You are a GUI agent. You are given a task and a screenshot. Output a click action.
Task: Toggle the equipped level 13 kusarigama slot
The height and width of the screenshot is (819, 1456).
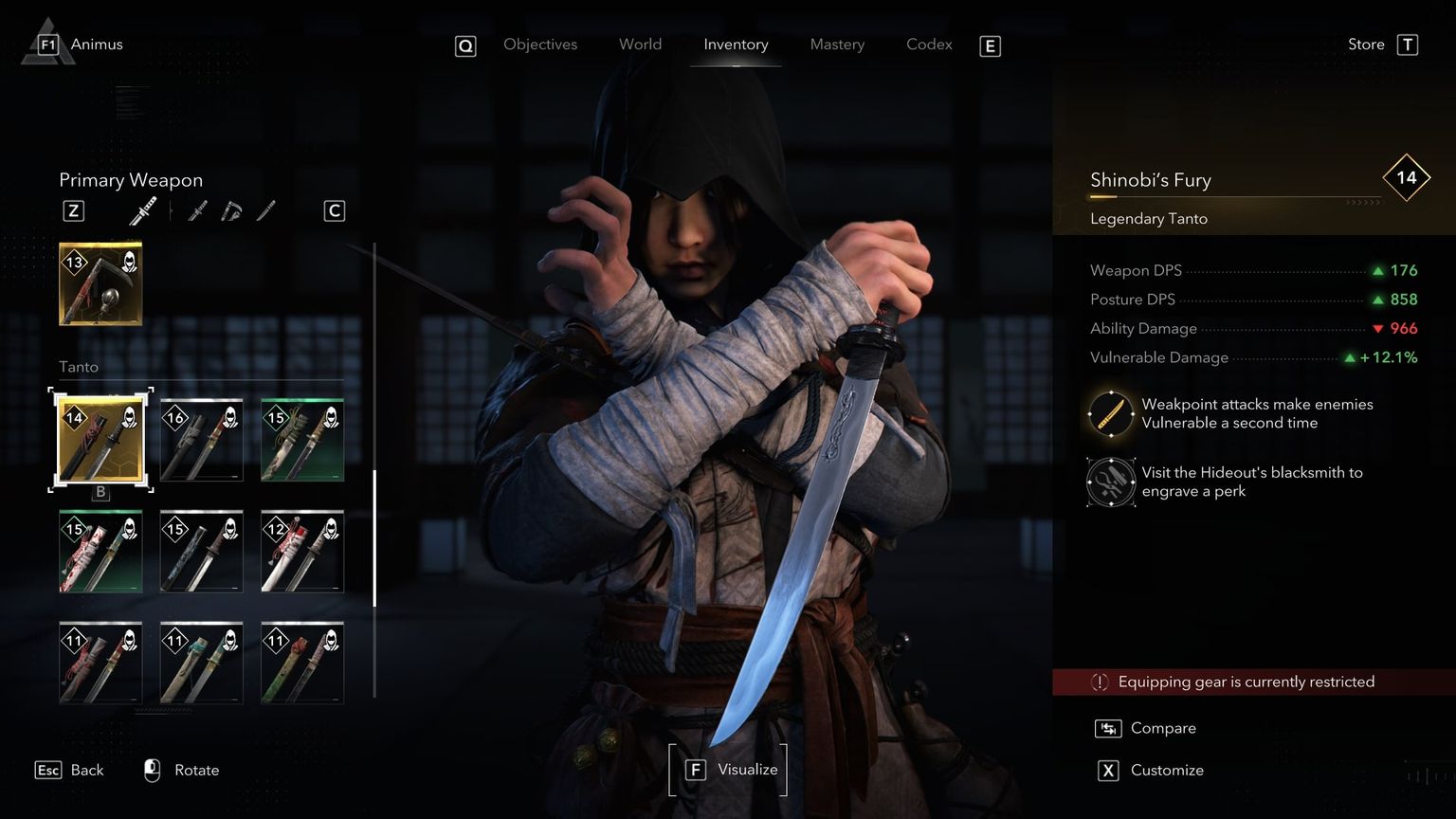[100, 282]
